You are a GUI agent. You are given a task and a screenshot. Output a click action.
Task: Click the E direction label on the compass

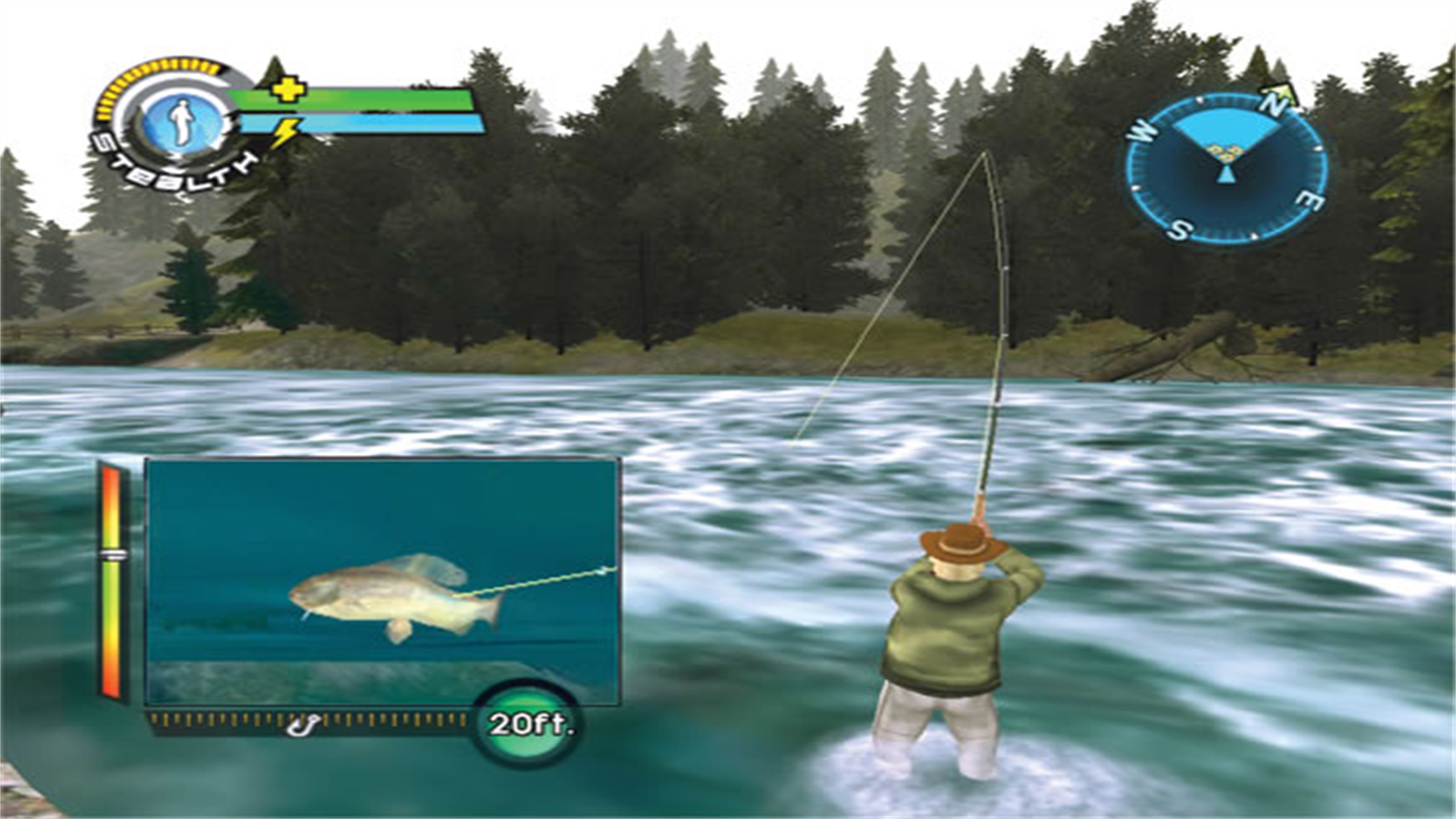pyautogui.click(x=1310, y=199)
